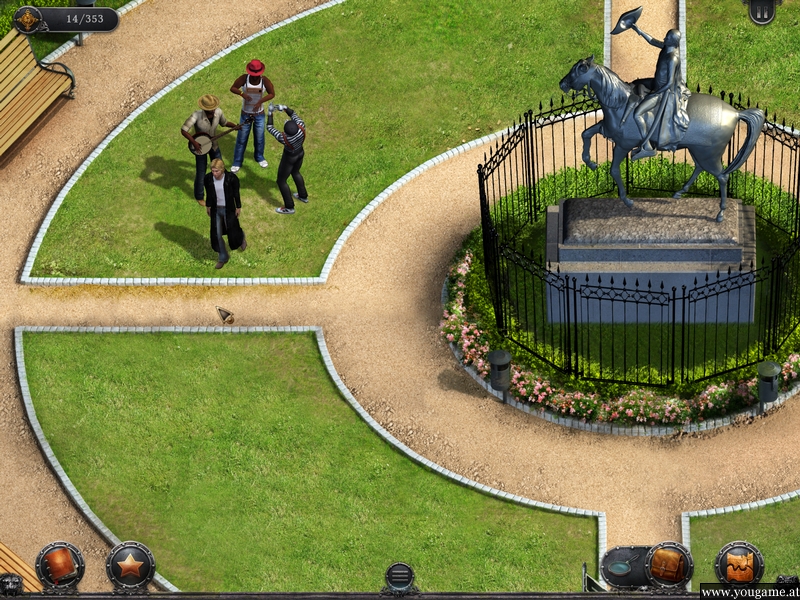
Task: Open the leather satchel inventory
Action: [x=669, y=566]
